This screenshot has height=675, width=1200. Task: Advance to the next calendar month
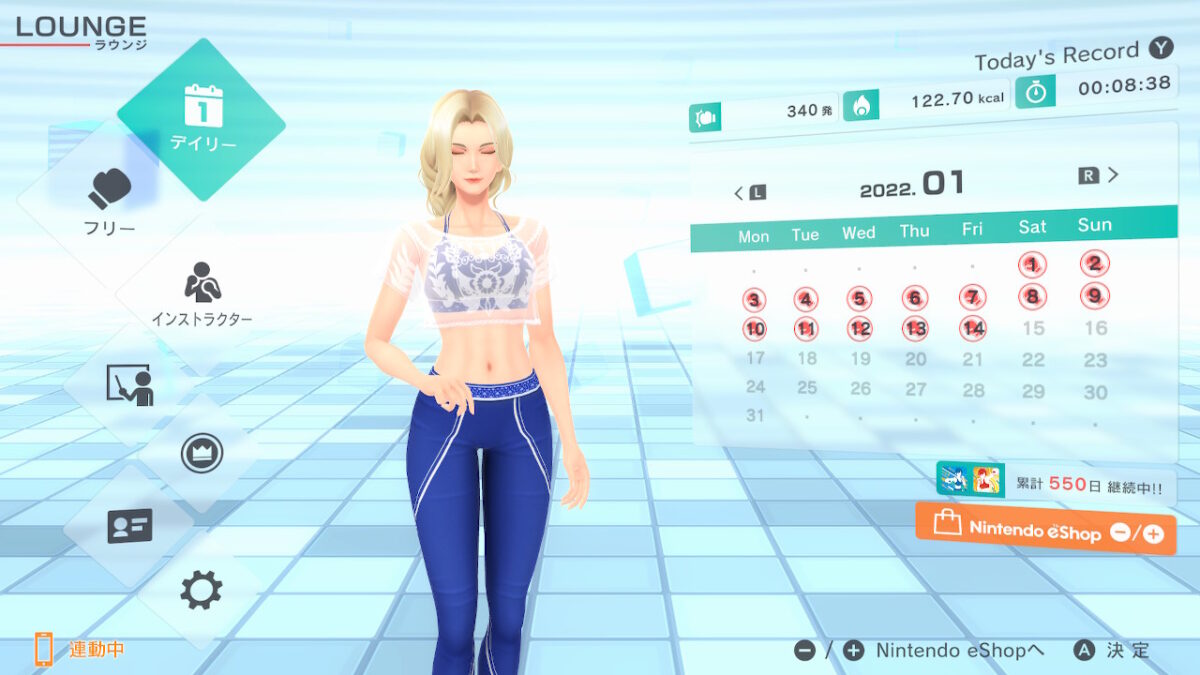[x=1099, y=176]
